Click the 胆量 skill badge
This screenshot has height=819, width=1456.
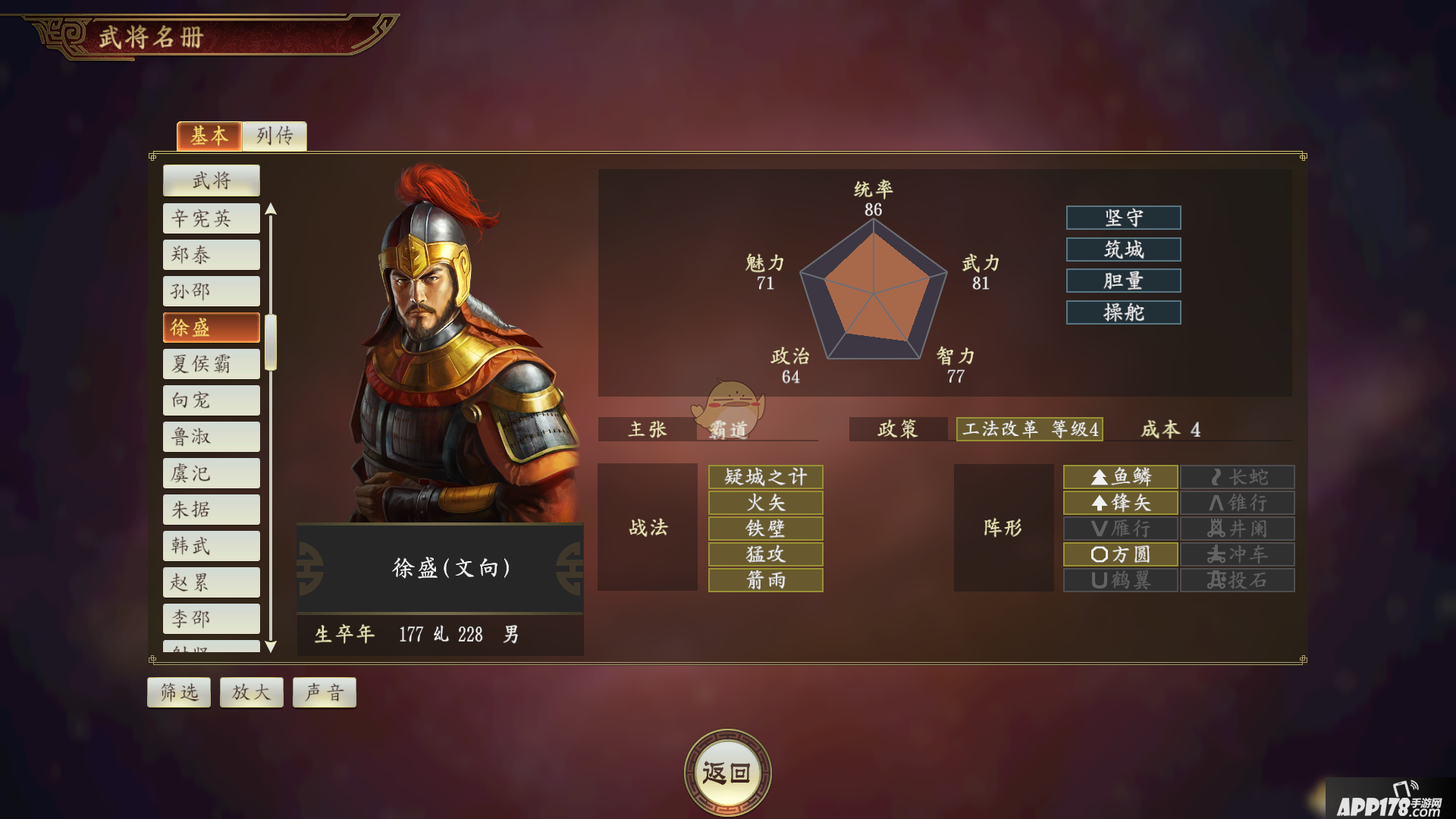point(1123,281)
